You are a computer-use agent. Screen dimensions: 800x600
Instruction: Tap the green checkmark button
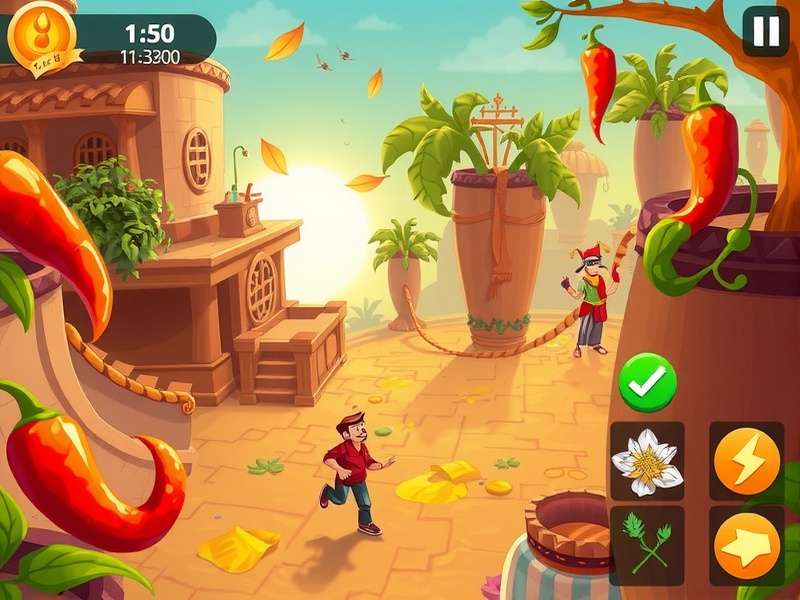pos(647,383)
